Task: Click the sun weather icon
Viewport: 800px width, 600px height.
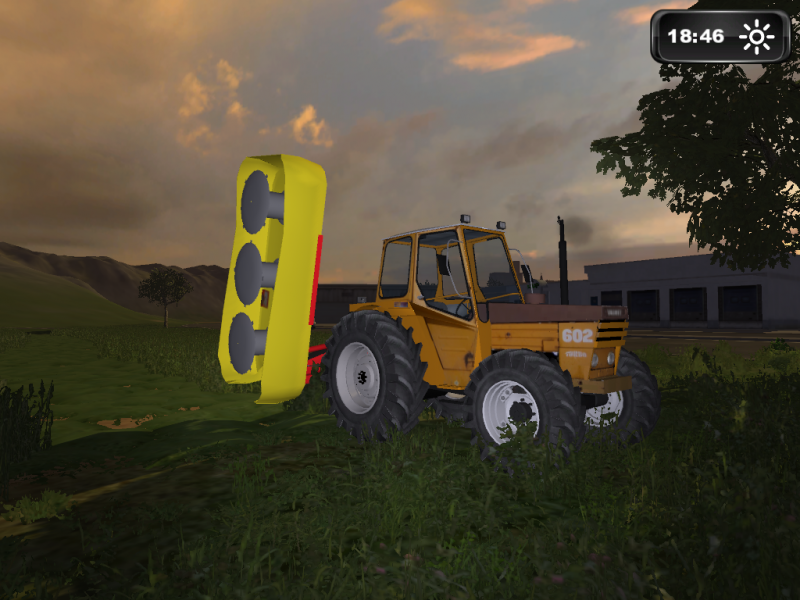Action: tap(756, 38)
